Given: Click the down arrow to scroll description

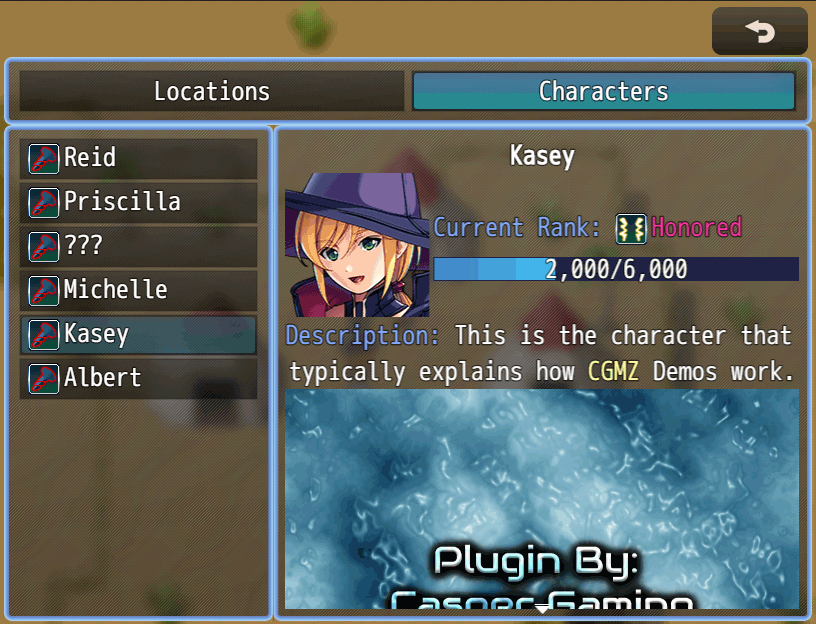Looking at the screenshot, I should point(542,607).
